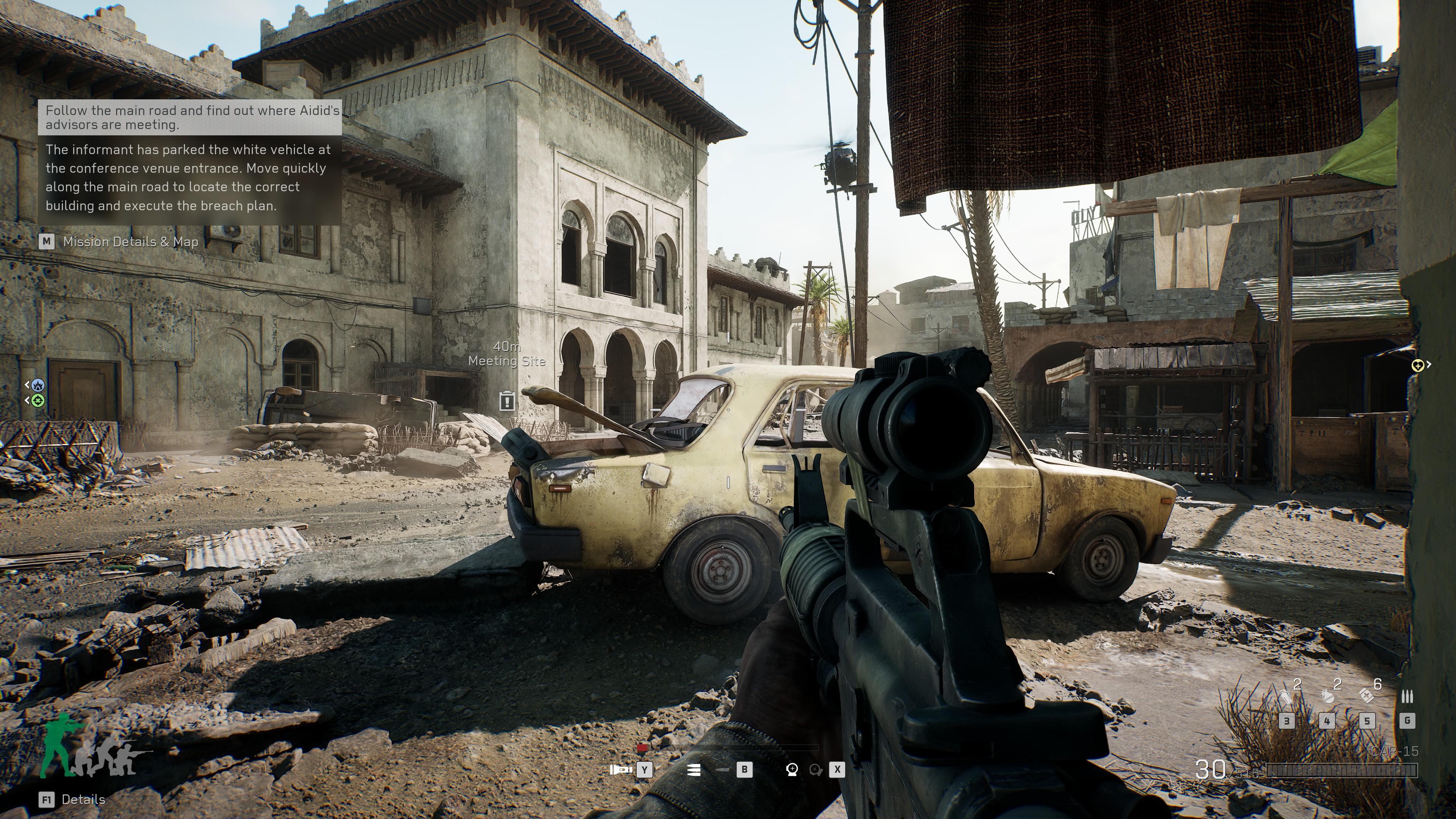
Task: Click the Meeting Site objective marker
Action: coord(507,401)
